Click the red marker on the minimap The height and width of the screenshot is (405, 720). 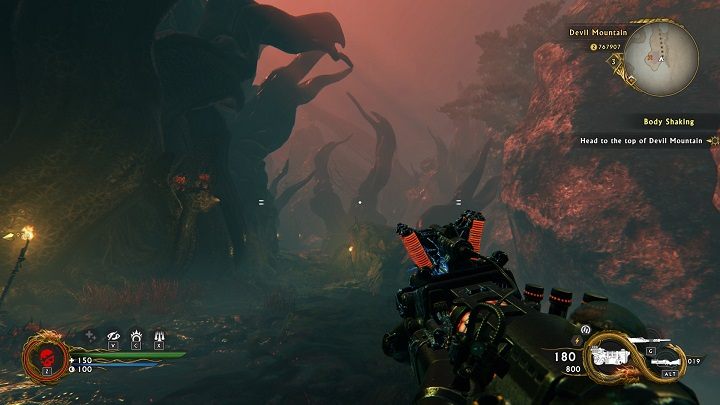coord(651,56)
